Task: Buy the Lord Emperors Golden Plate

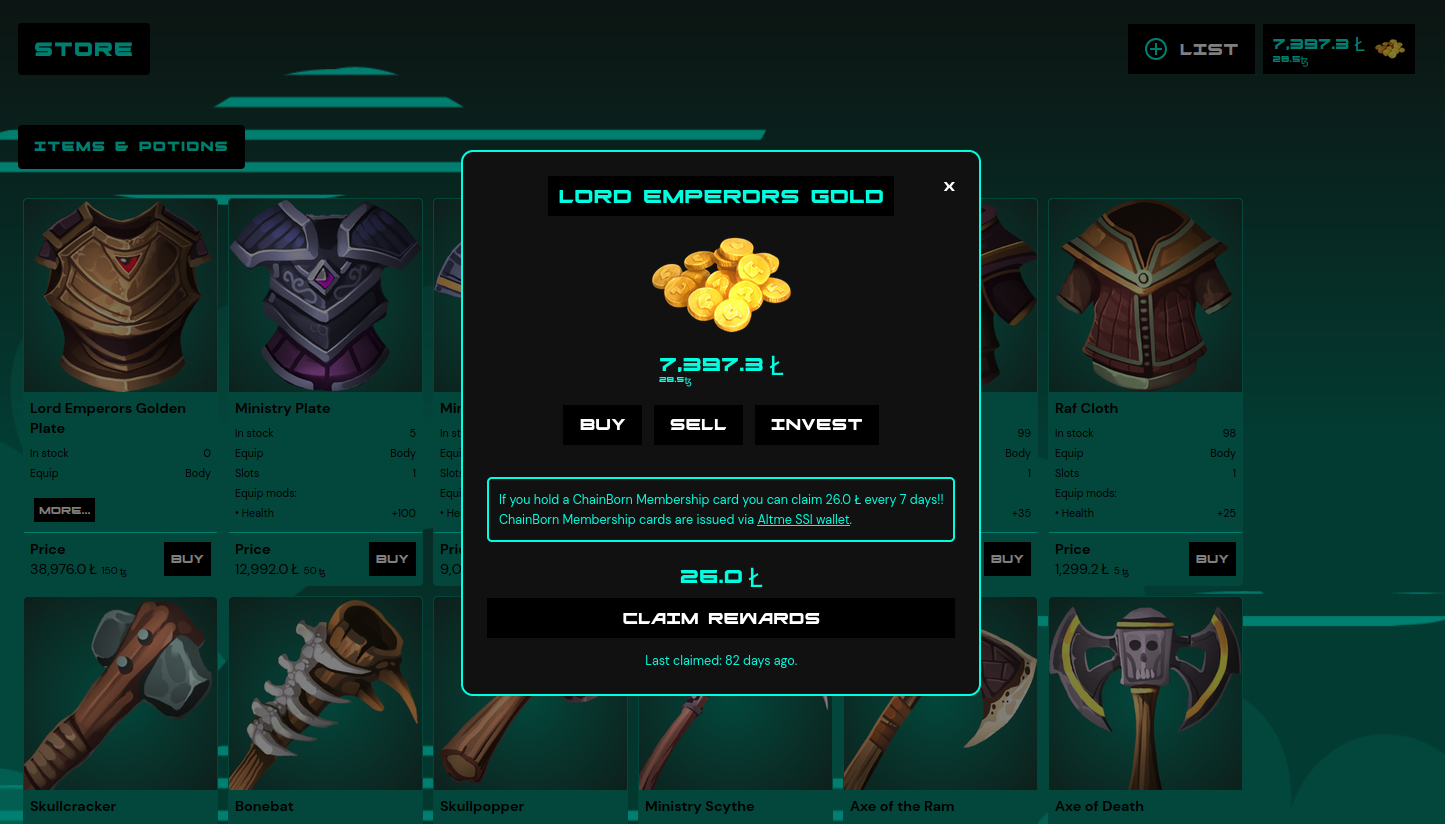Action: [x=187, y=559]
